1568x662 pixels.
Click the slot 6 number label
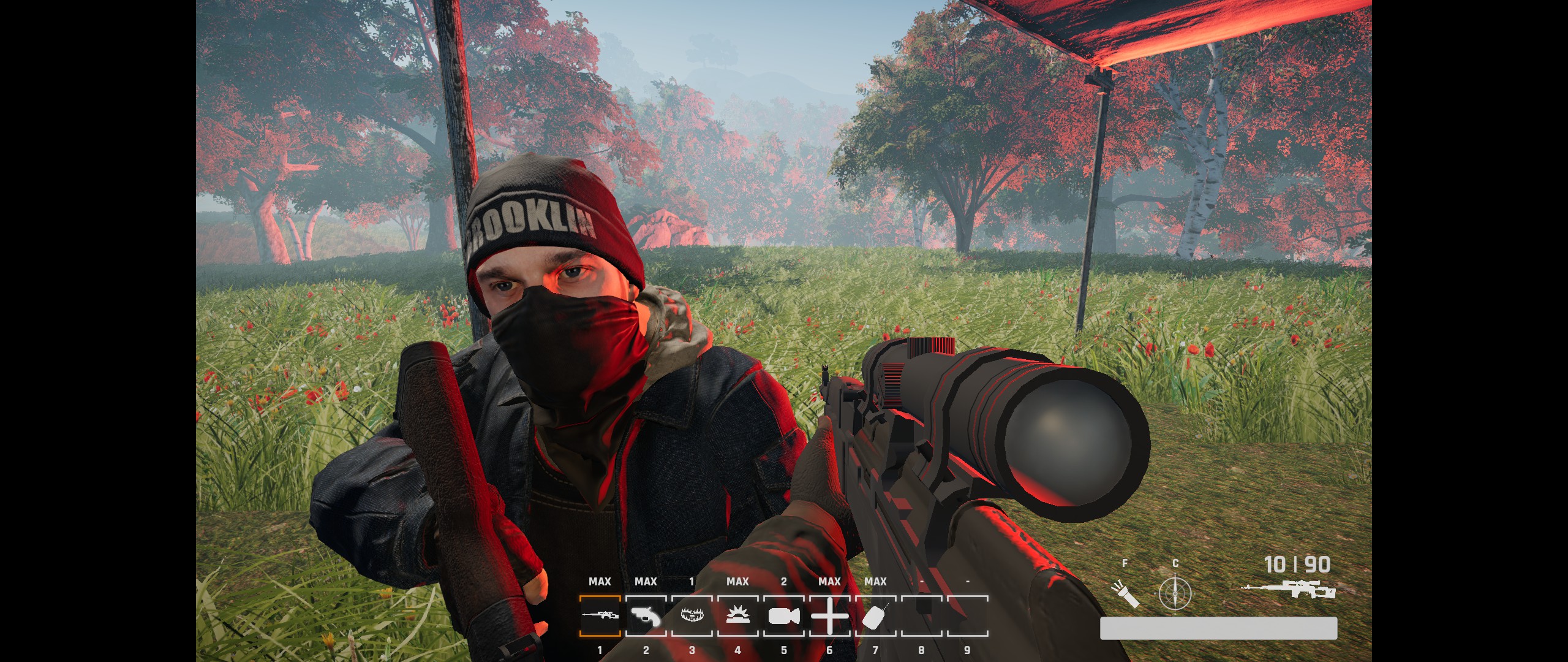830,651
